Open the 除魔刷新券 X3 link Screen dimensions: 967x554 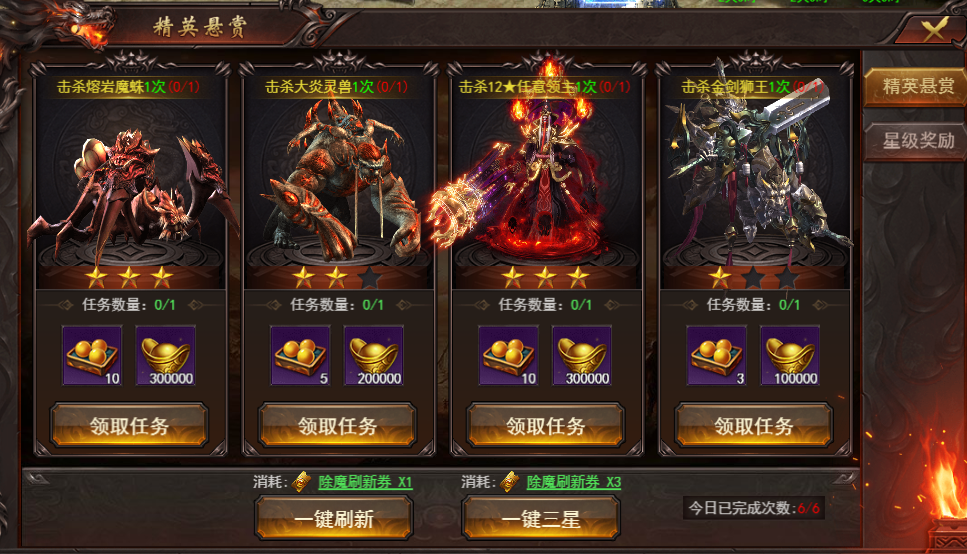[573, 482]
